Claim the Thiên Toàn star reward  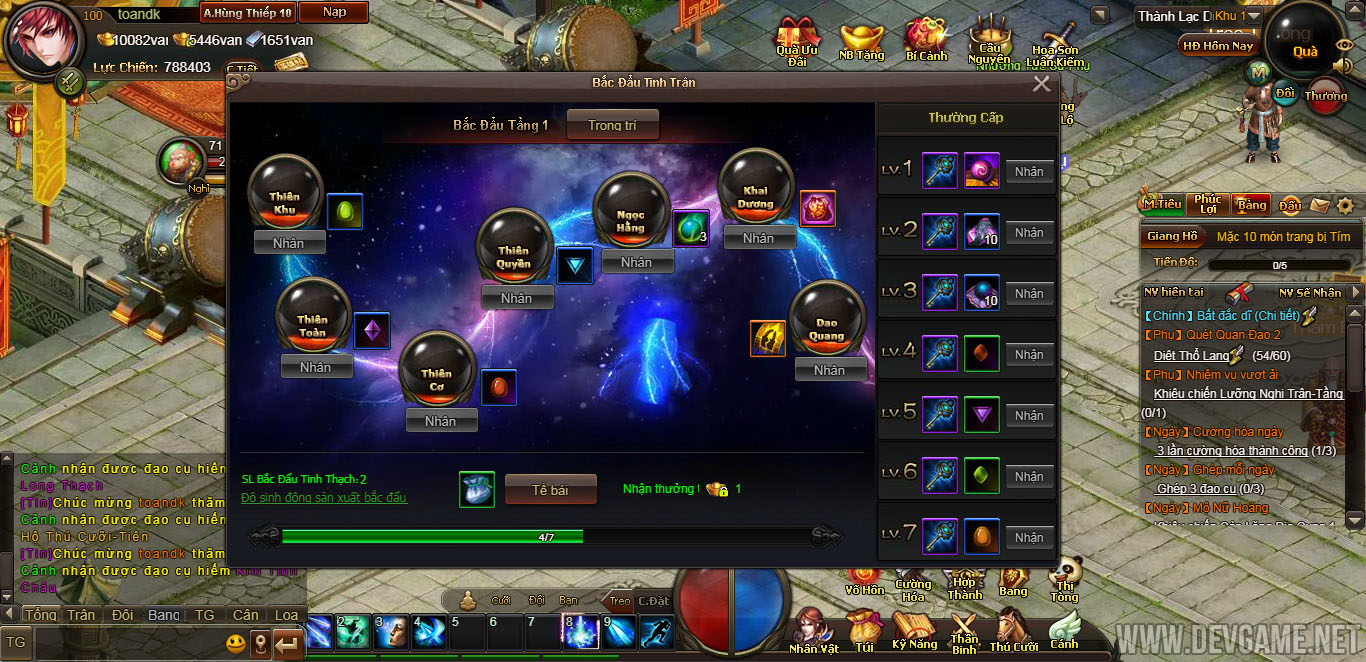point(315,367)
